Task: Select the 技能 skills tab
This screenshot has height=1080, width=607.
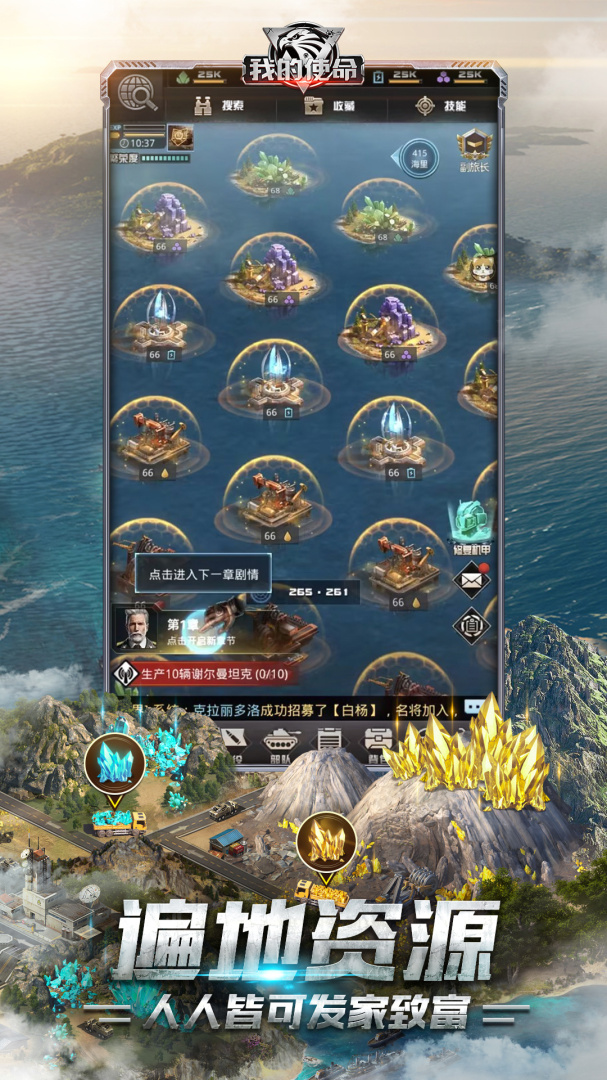Action: [x=441, y=106]
